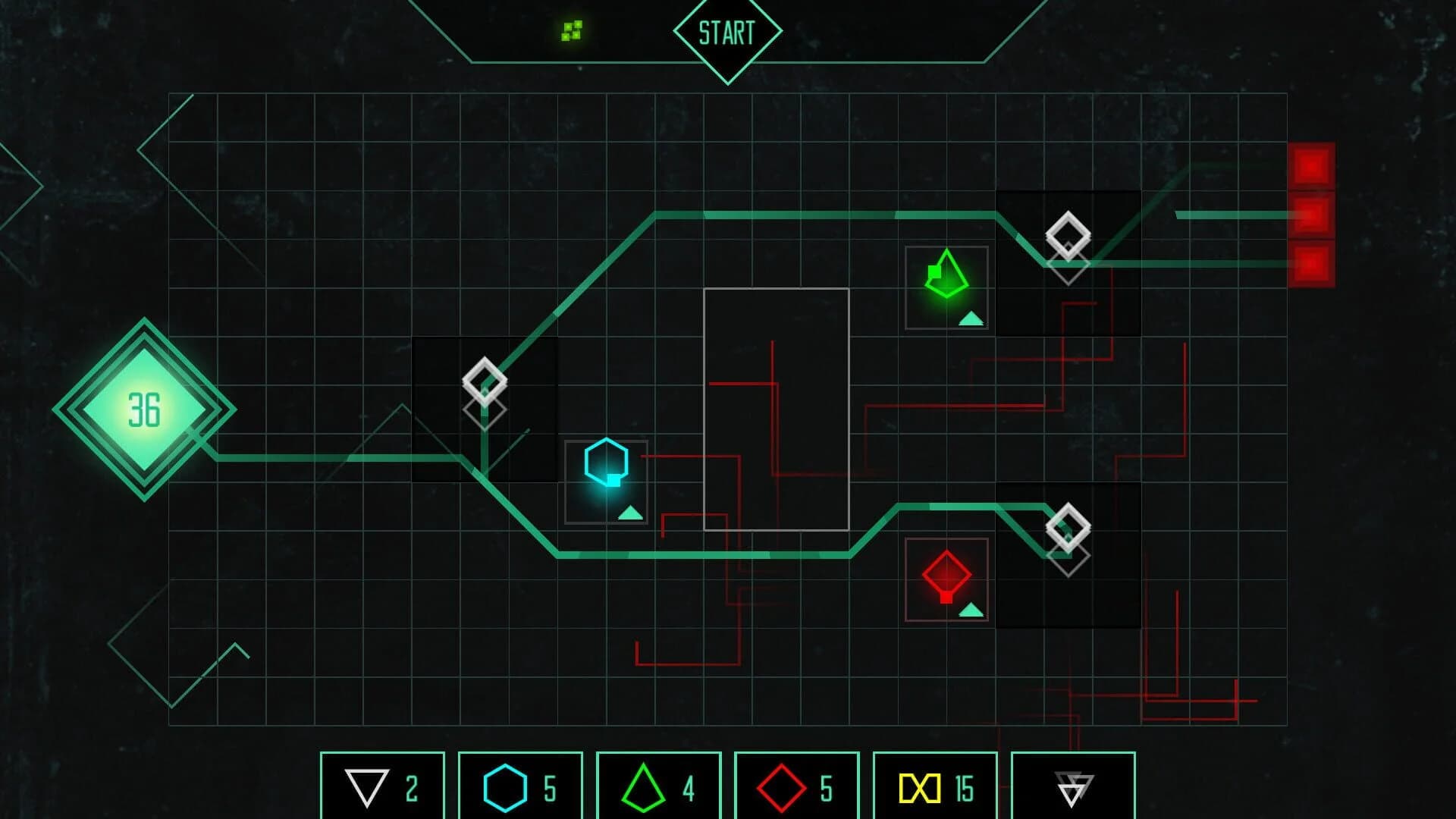This screenshot has height=819, width=1456.
Task: Select the cyan hexagon tower costing 5
Action: (522, 788)
